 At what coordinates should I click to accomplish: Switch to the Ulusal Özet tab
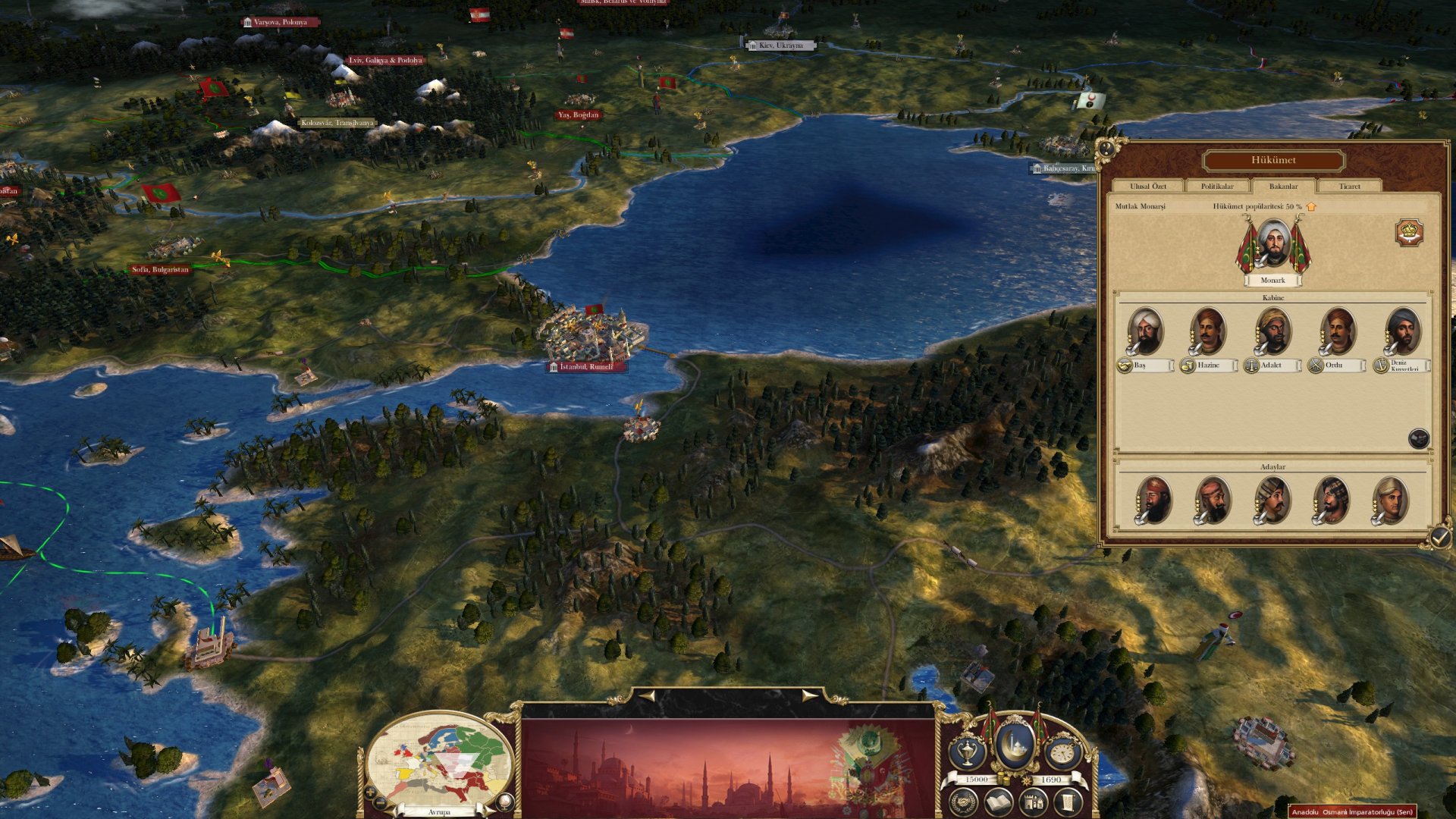point(1147,187)
